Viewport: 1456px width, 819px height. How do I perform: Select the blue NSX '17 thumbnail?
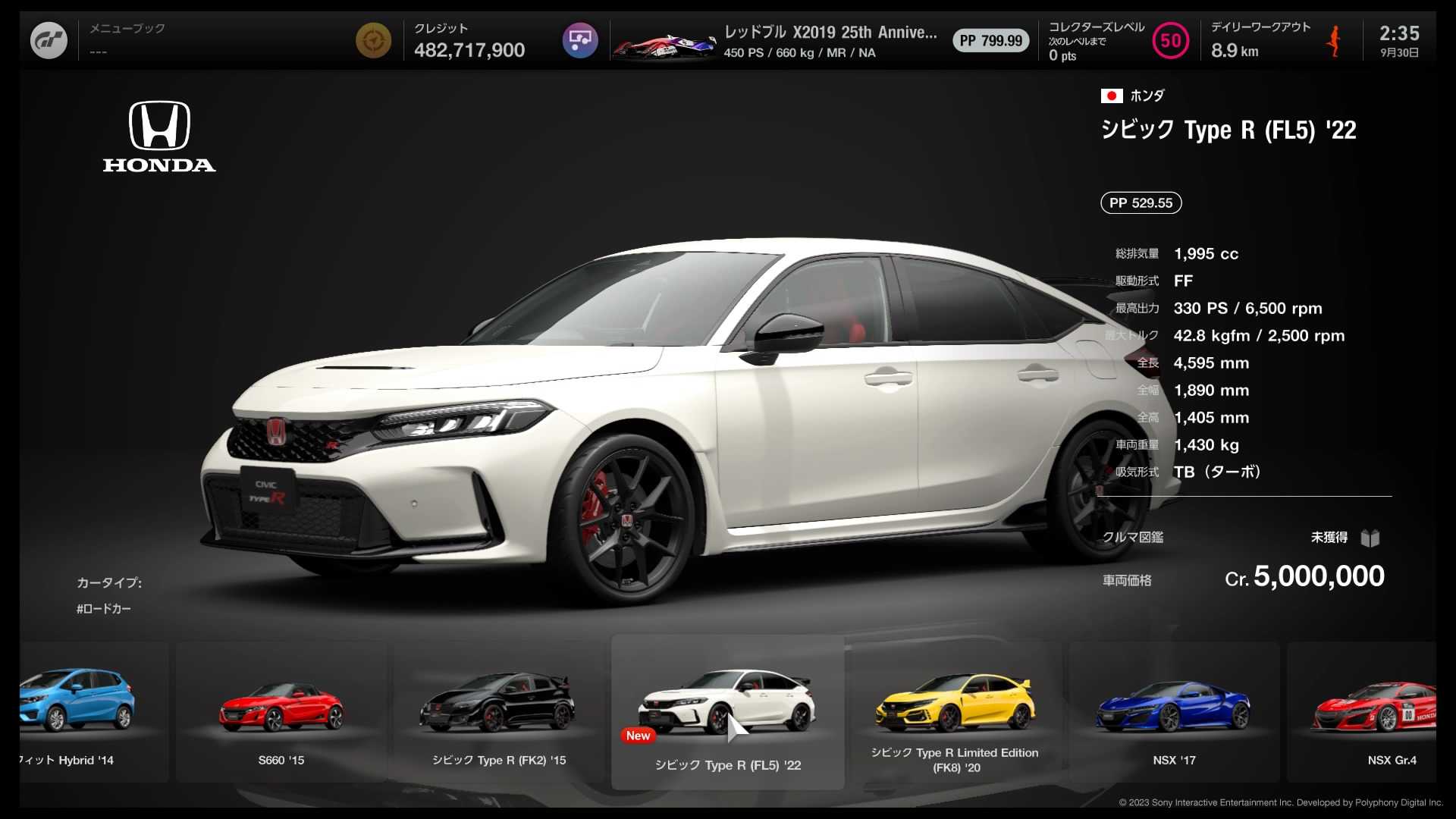pos(1173,713)
